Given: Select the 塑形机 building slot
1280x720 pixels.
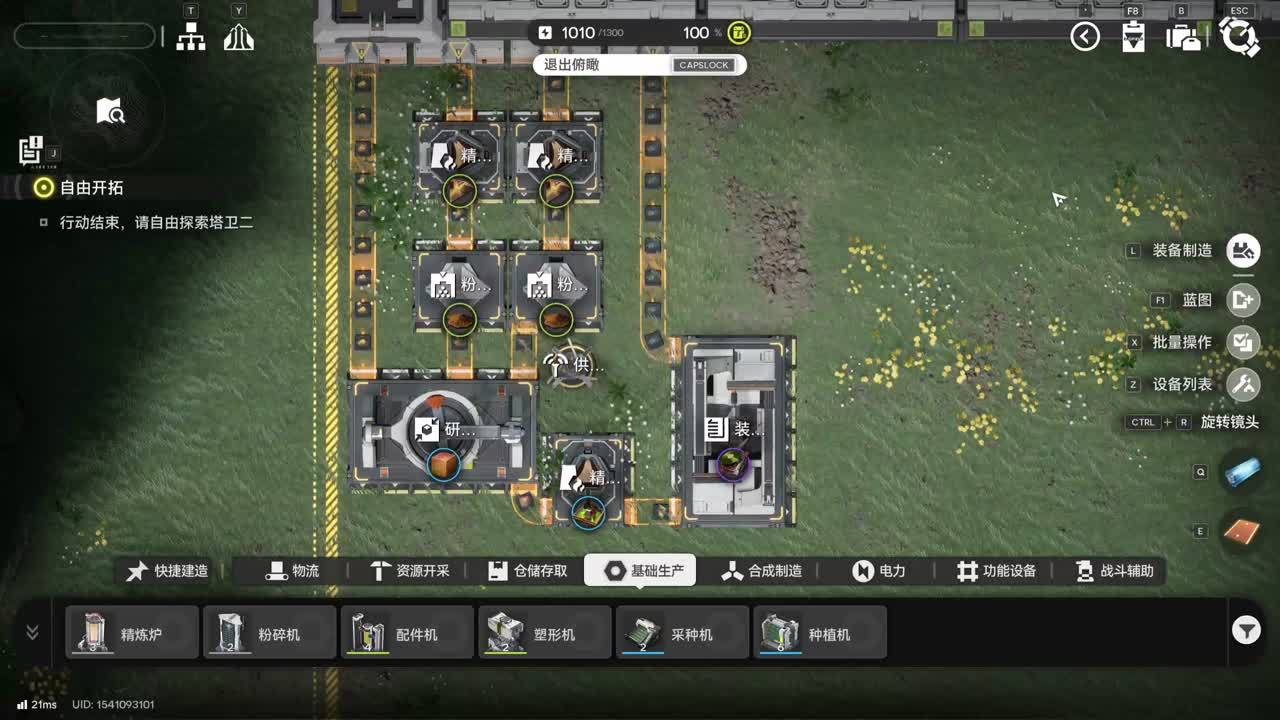Looking at the screenshot, I should click(x=545, y=633).
